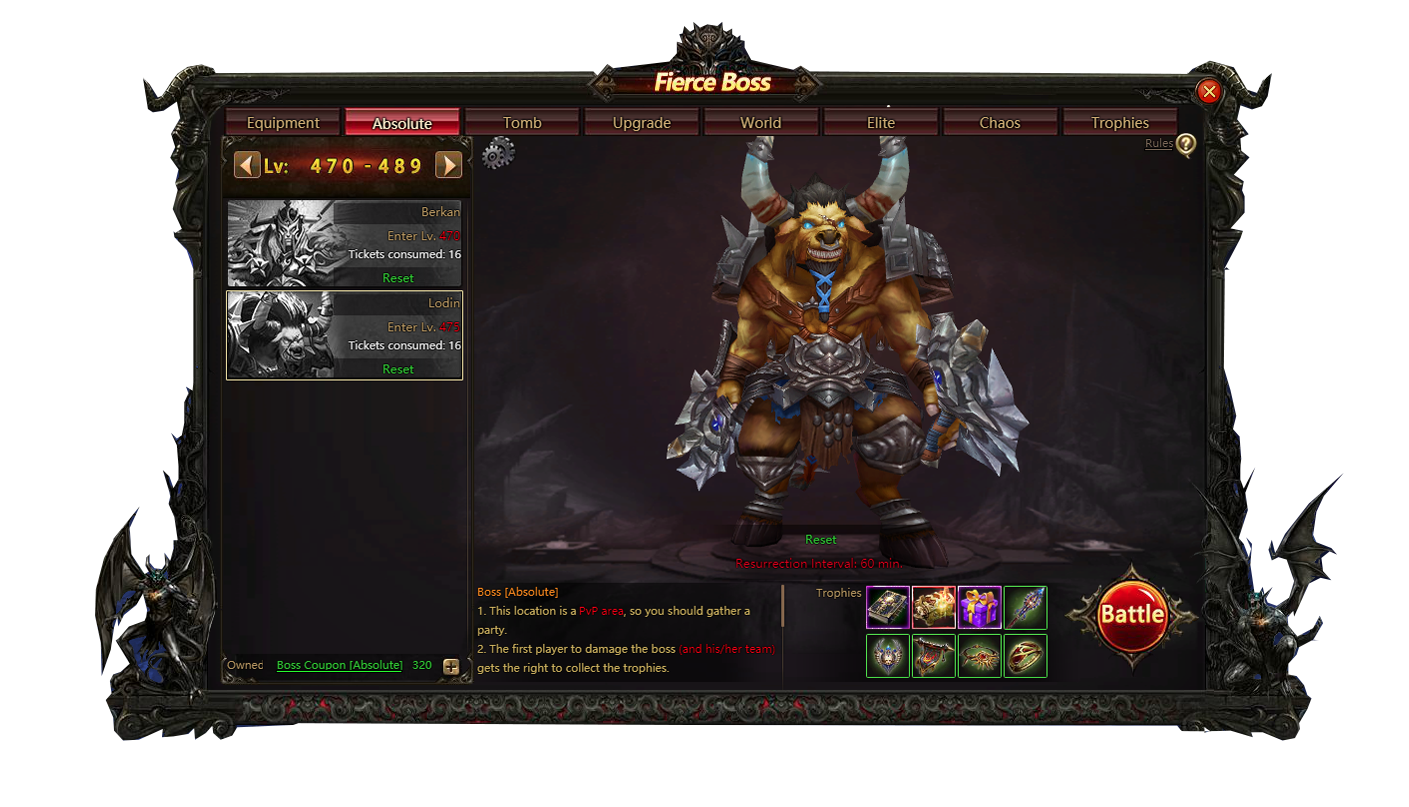Screen dimensions: 1409x807
Task: Close the Fierce Boss window
Action: click(1209, 92)
